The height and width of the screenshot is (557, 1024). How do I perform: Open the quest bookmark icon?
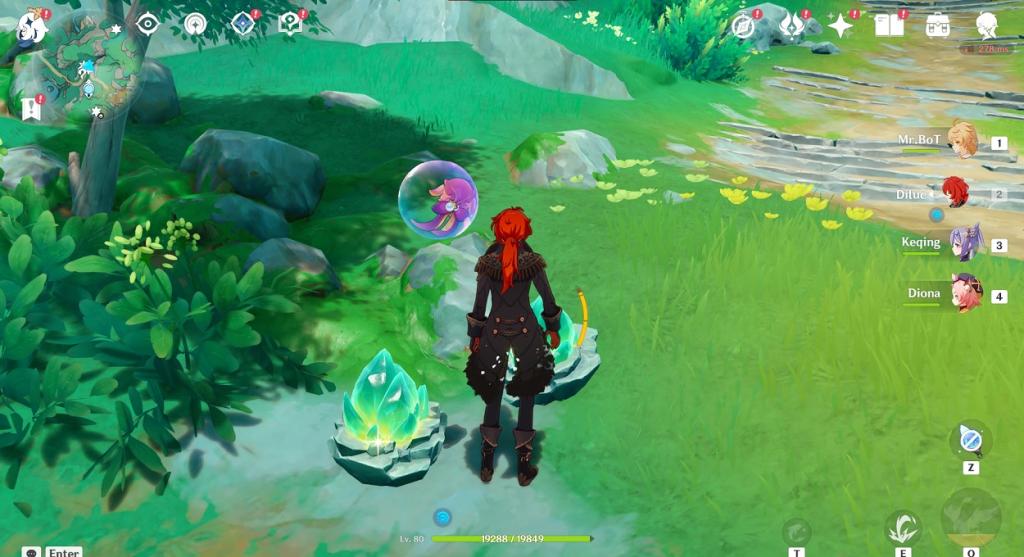[x=29, y=108]
